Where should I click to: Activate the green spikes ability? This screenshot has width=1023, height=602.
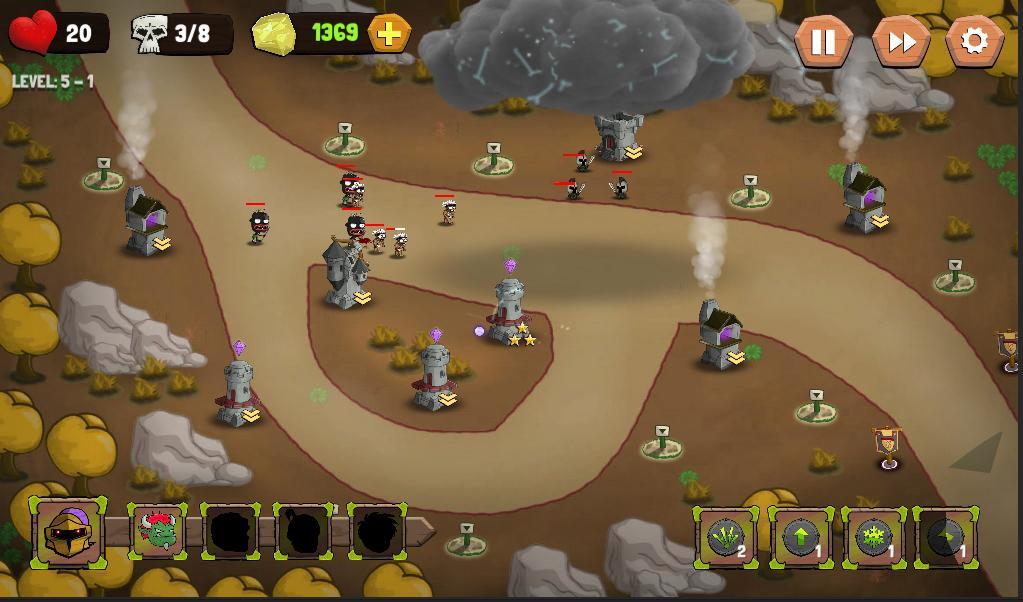[727, 538]
